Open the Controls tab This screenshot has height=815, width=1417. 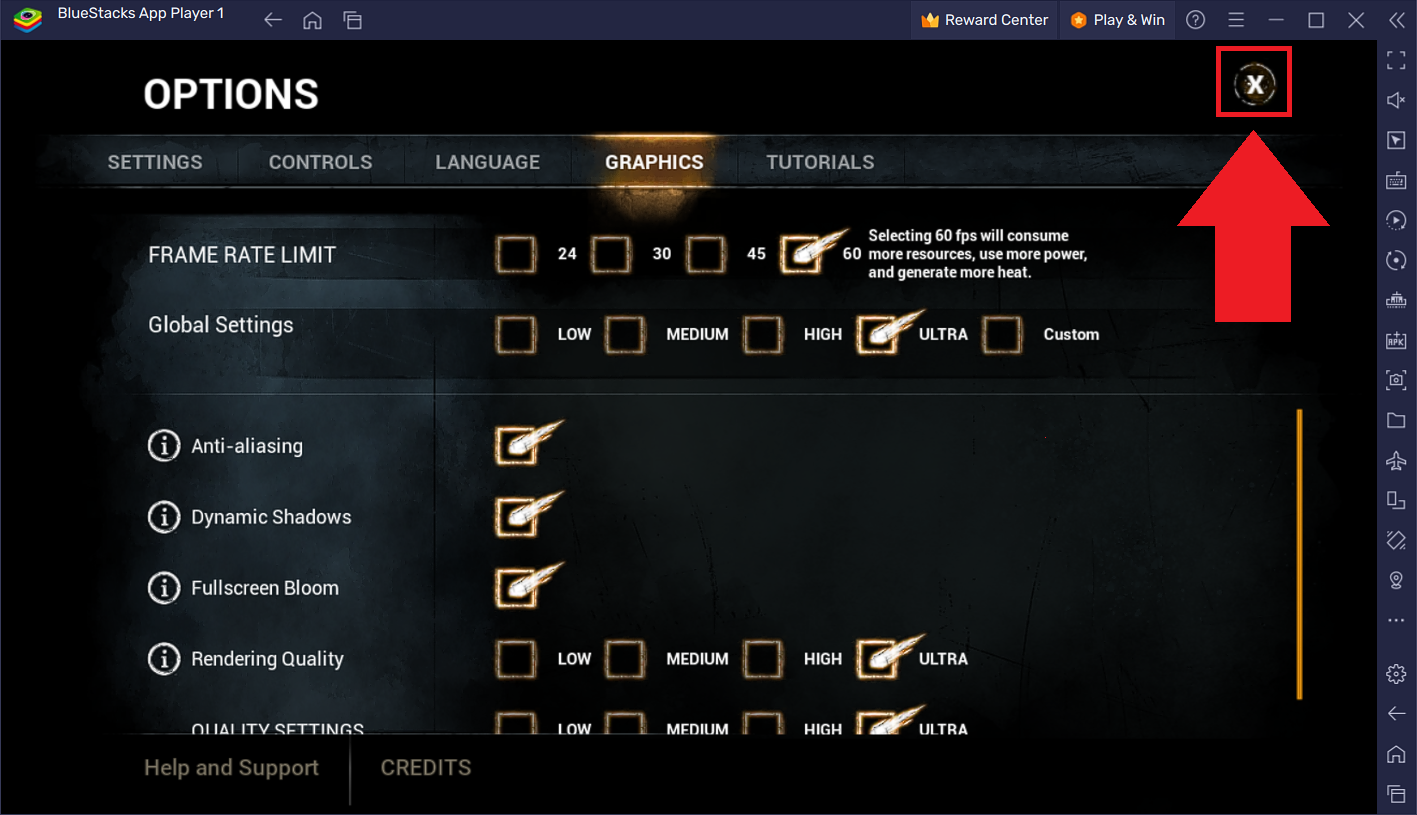pos(320,162)
